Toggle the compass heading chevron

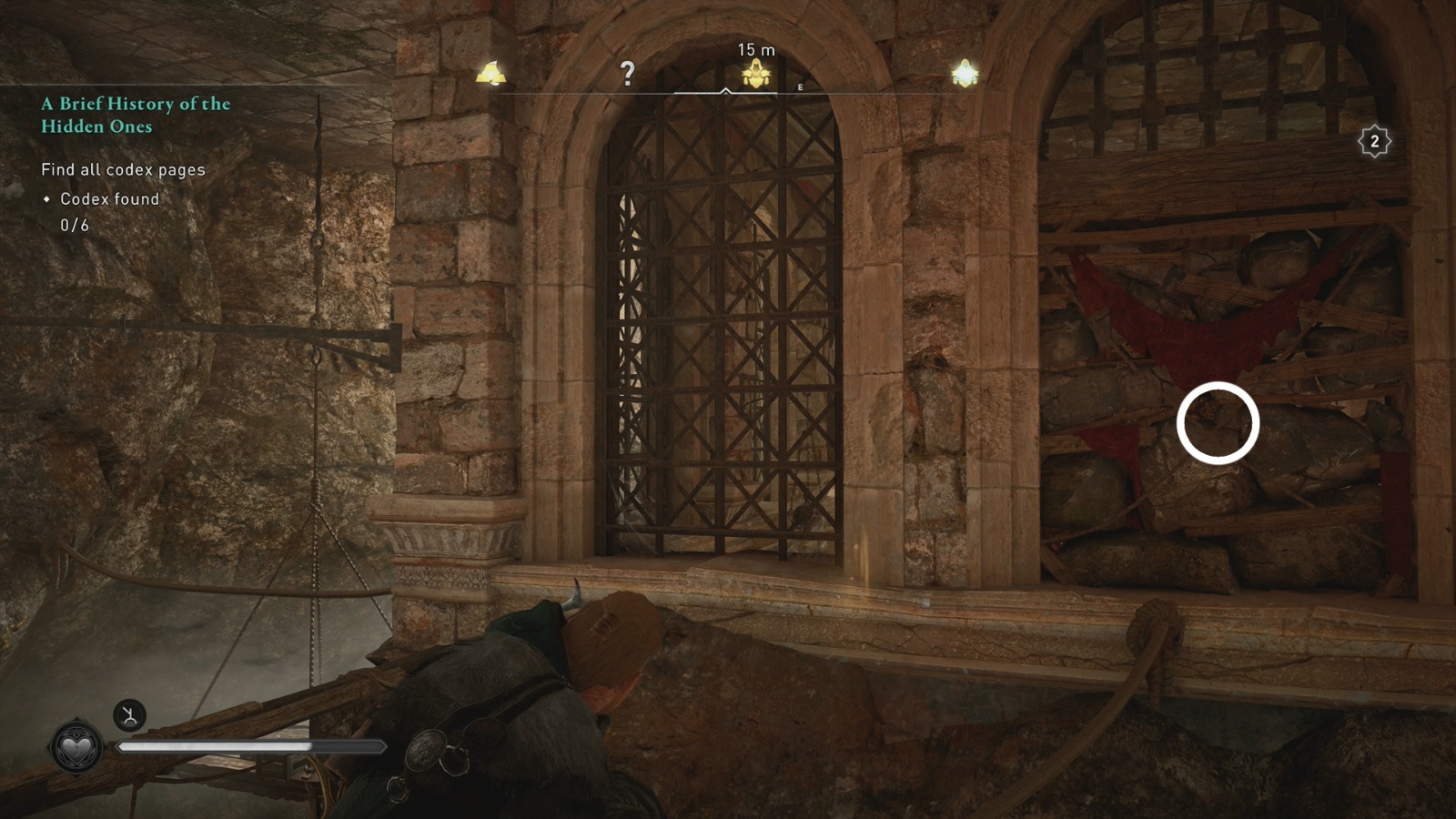727,91
